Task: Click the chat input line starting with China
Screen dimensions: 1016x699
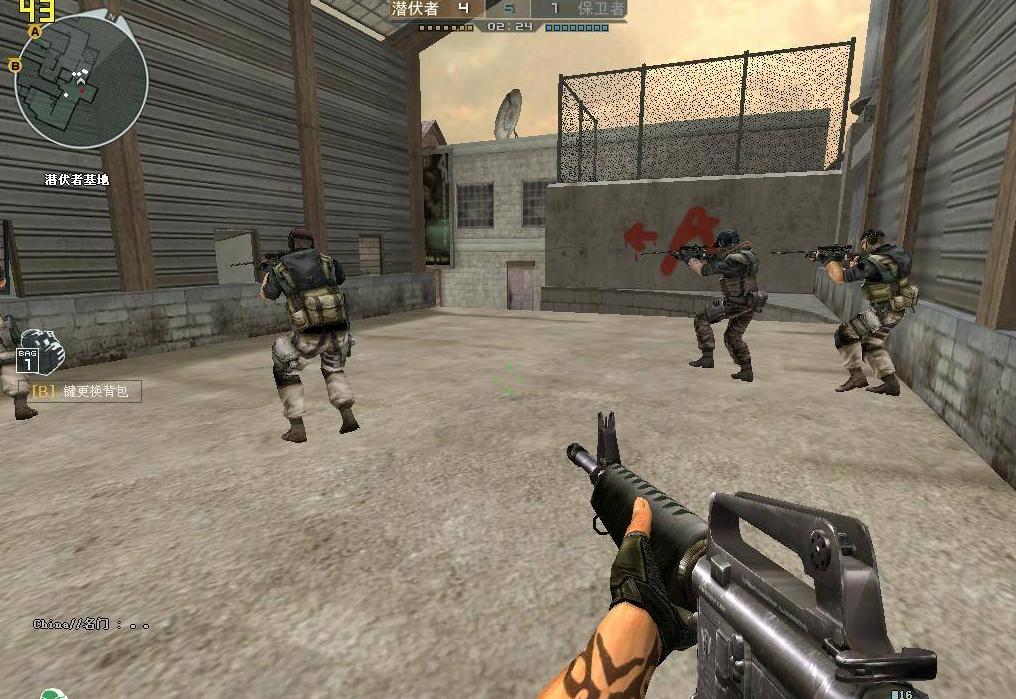Action: click(x=90, y=625)
